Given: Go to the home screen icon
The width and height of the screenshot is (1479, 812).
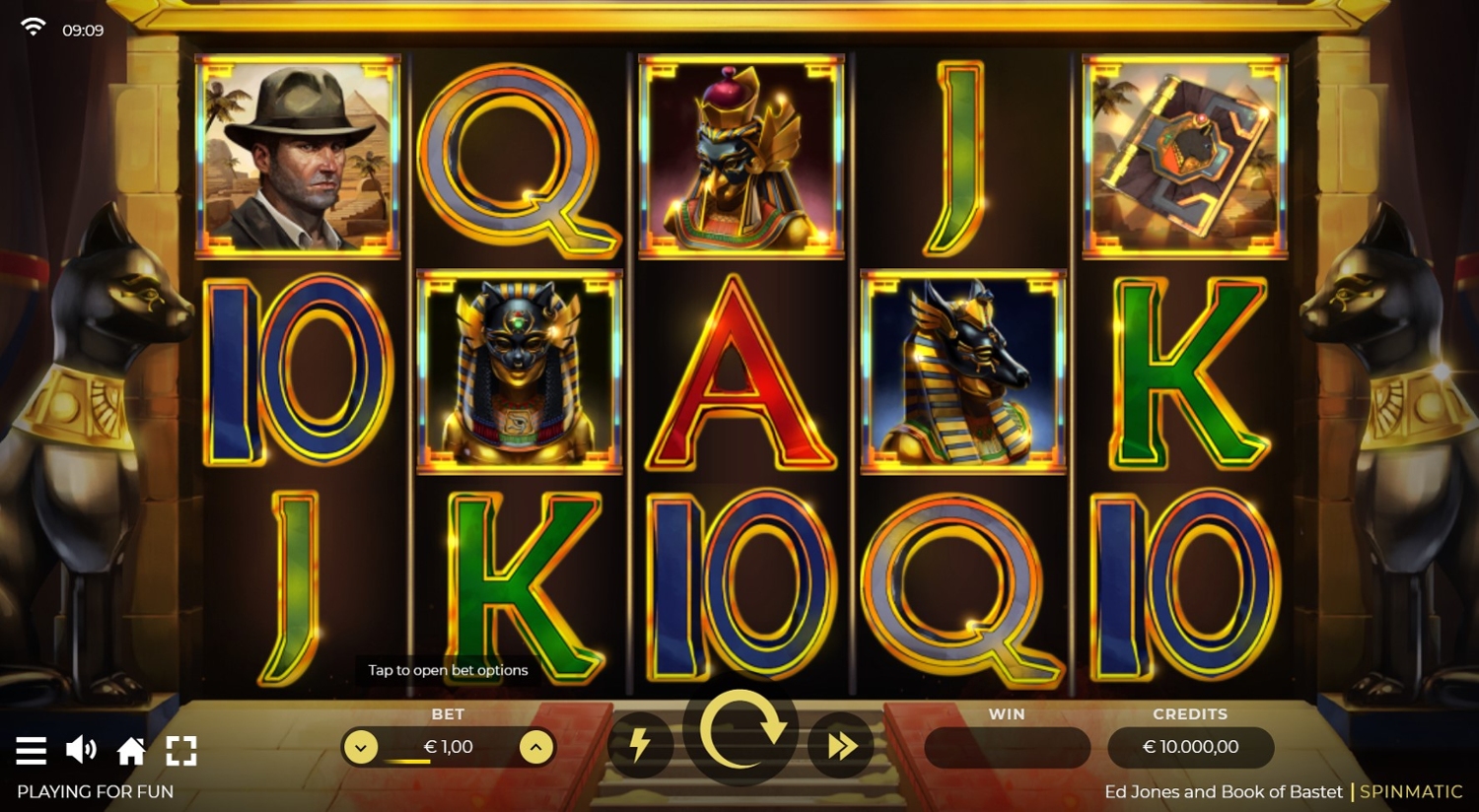Looking at the screenshot, I should click(131, 752).
